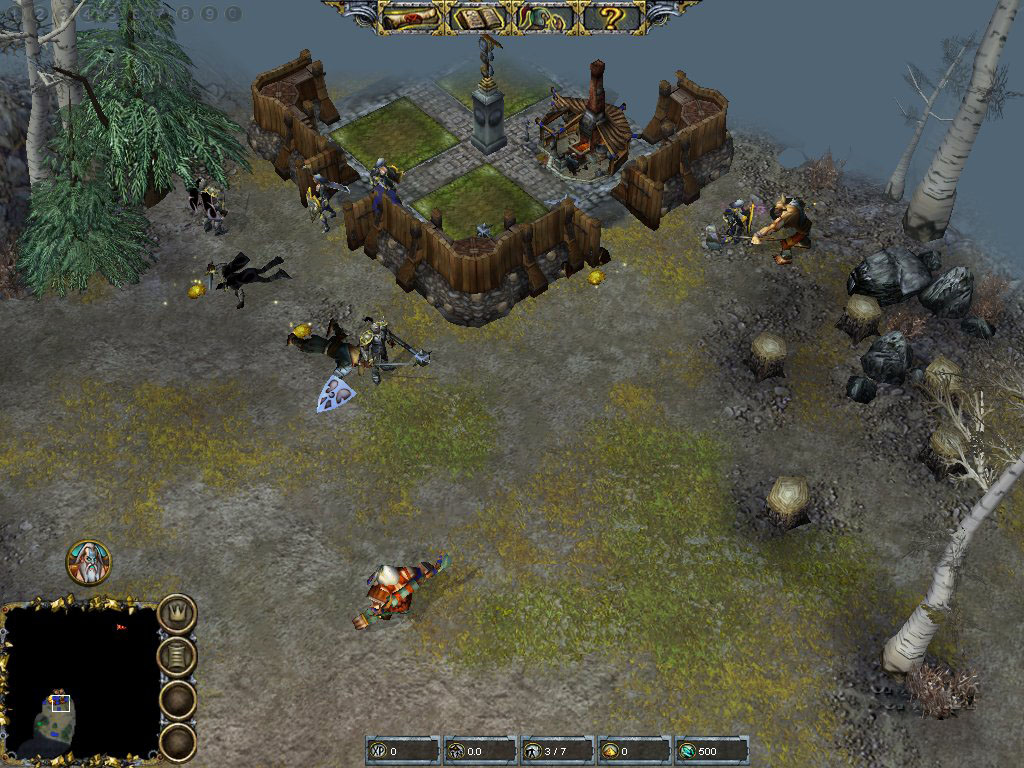Open the spellbook from the top bar
The height and width of the screenshot is (768, 1024).
point(477,17)
